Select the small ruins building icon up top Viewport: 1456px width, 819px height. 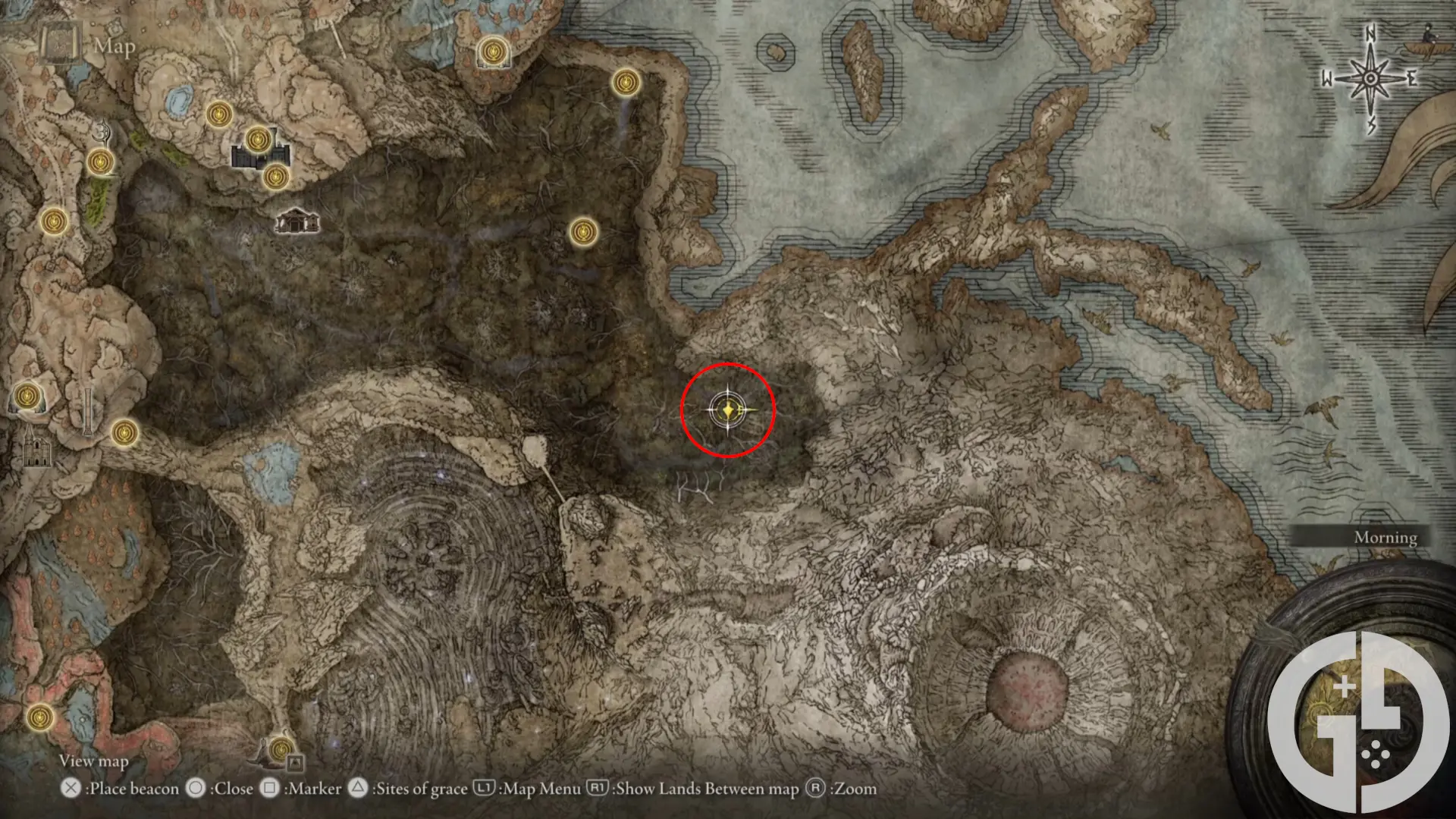(297, 221)
